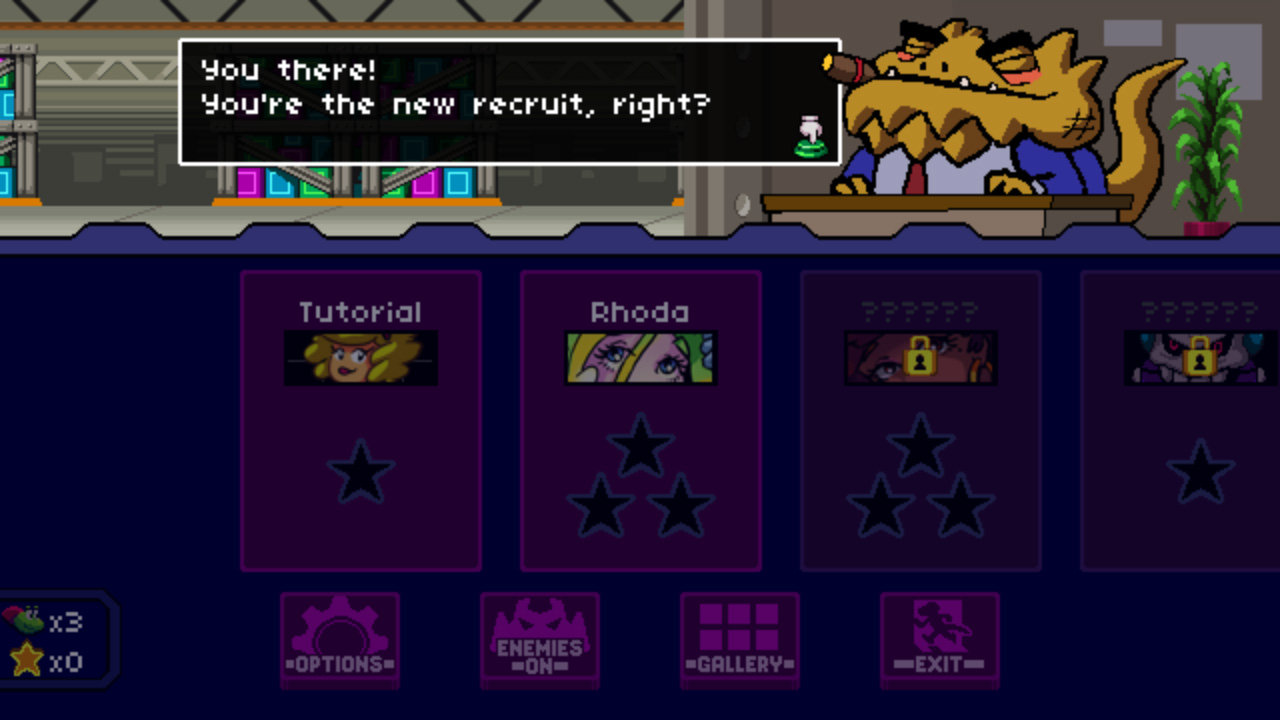Open the Options gear icon
The width and height of the screenshot is (1280, 720).
click(x=340, y=630)
